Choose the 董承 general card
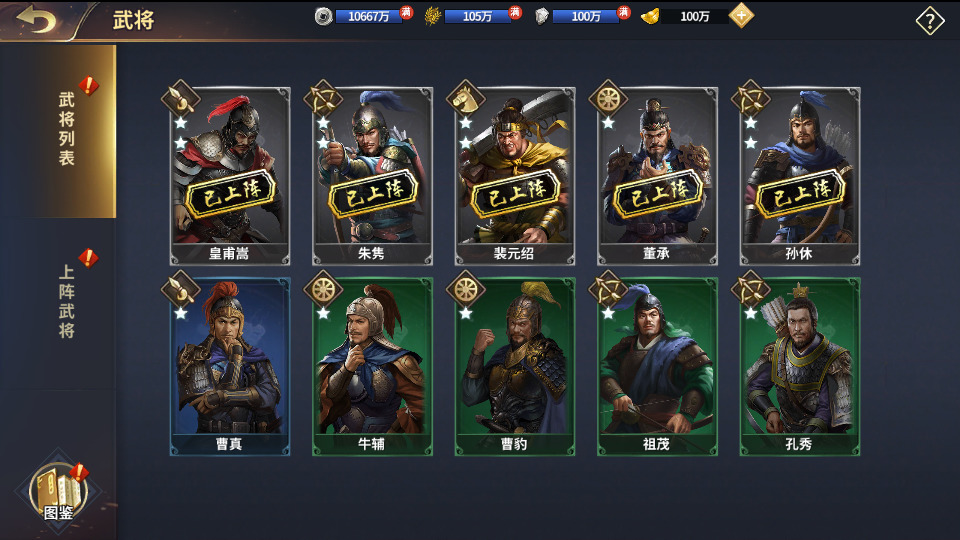The height and width of the screenshot is (540, 960). click(x=657, y=175)
